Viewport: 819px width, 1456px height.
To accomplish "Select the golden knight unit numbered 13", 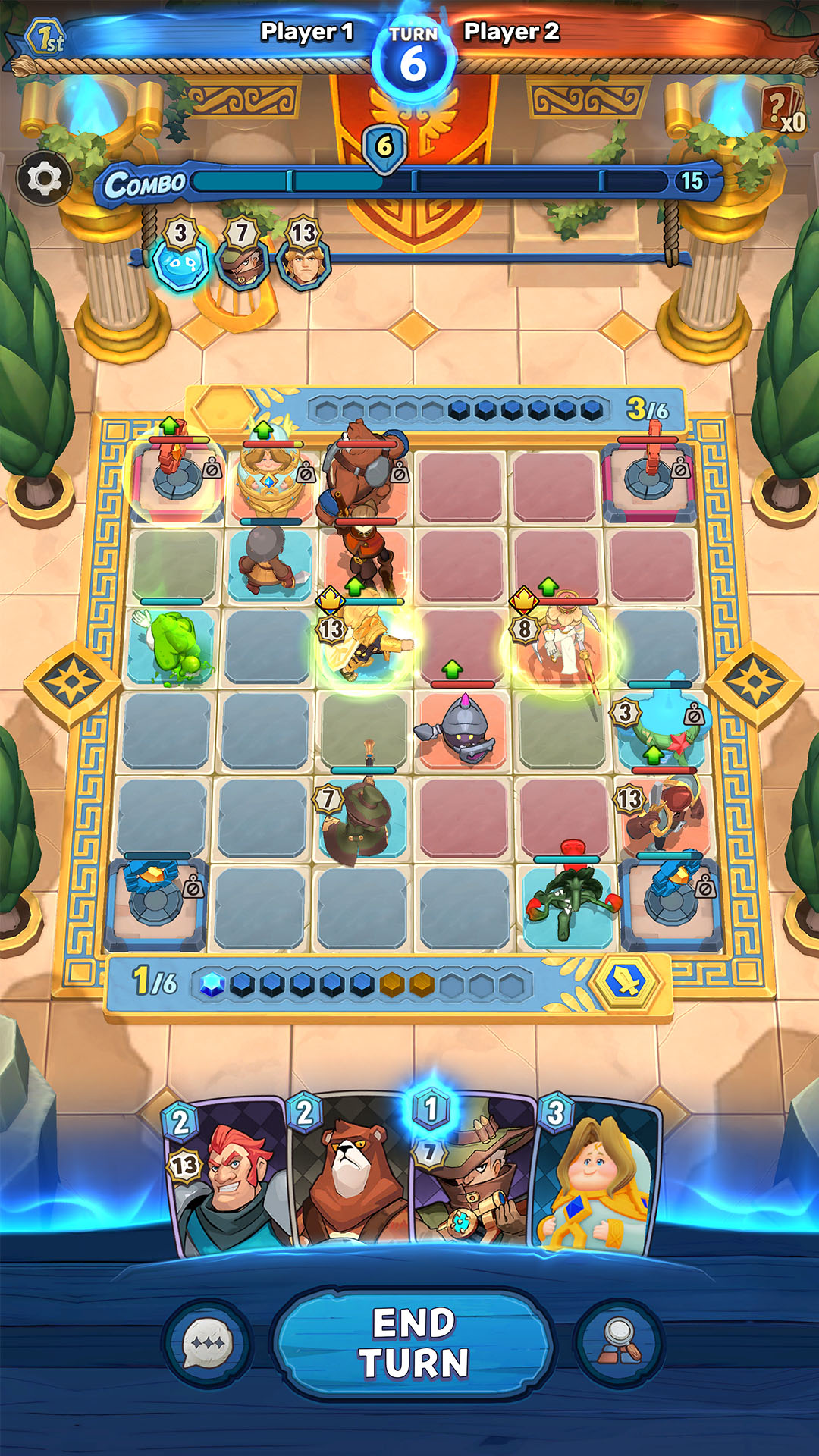I will pos(366,645).
